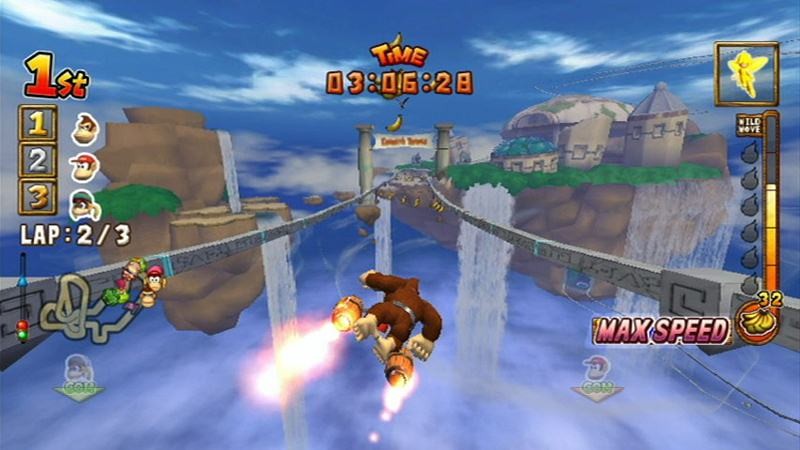Select Donkey Kong's first-place portrait

pos(85,127)
